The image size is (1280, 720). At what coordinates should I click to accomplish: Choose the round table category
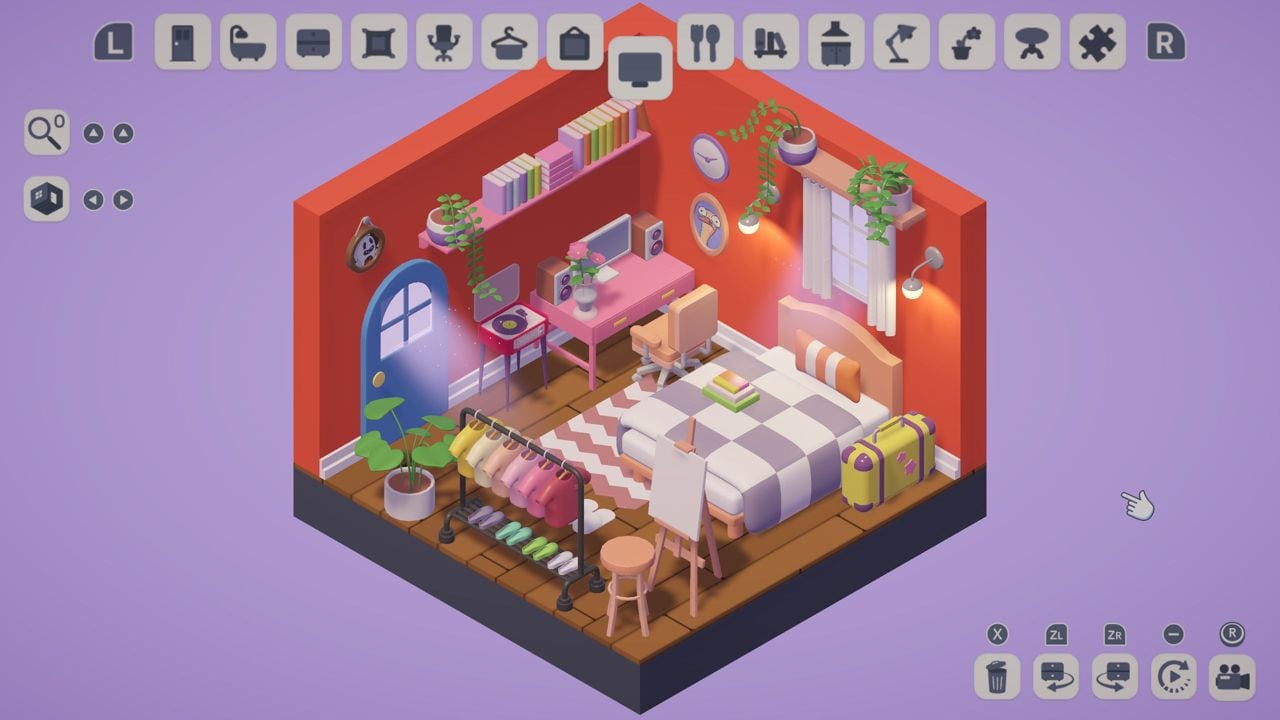(x=1032, y=42)
